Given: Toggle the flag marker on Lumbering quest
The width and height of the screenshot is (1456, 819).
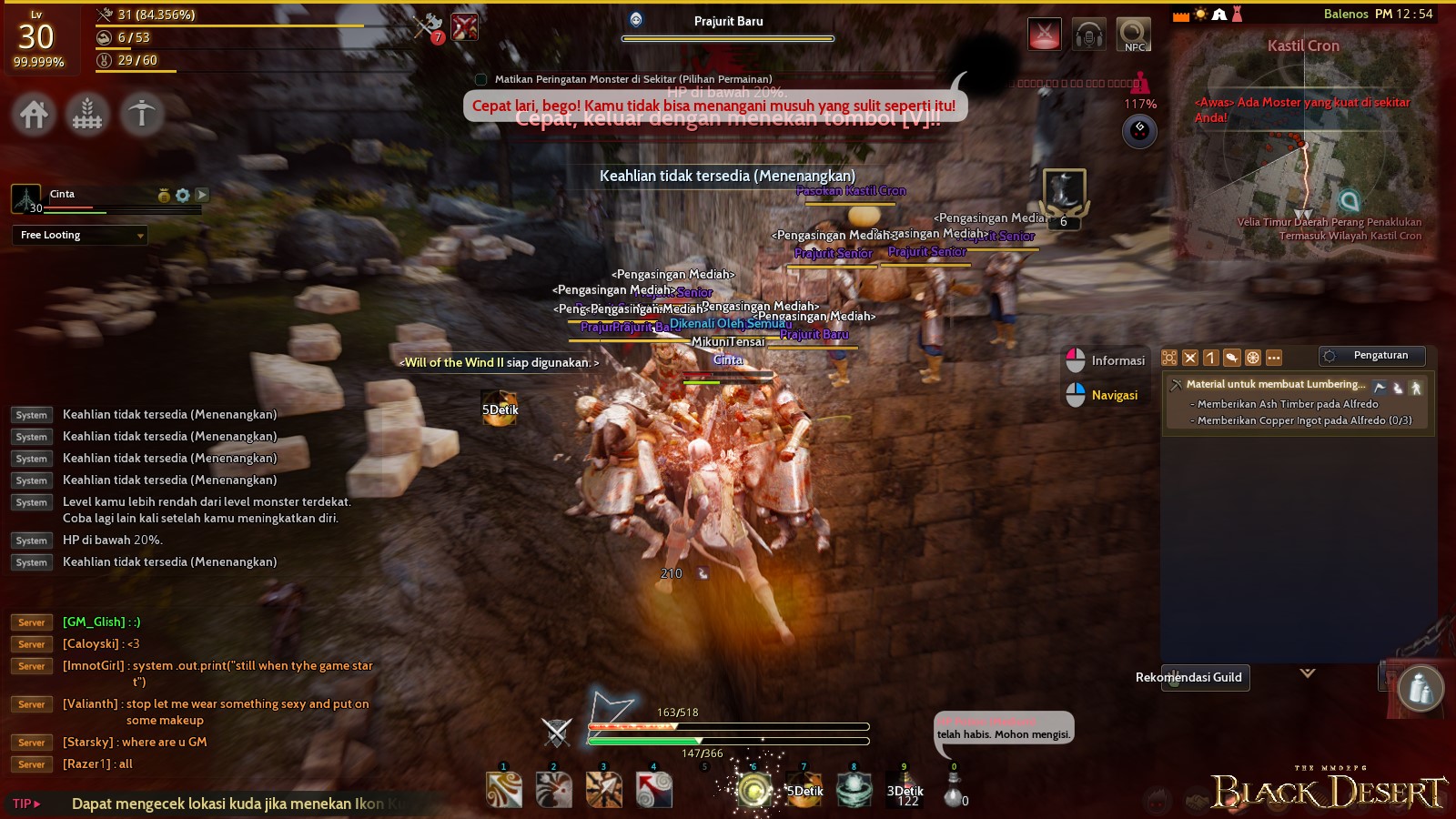Looking at the screenshot, I should 1380,387.
